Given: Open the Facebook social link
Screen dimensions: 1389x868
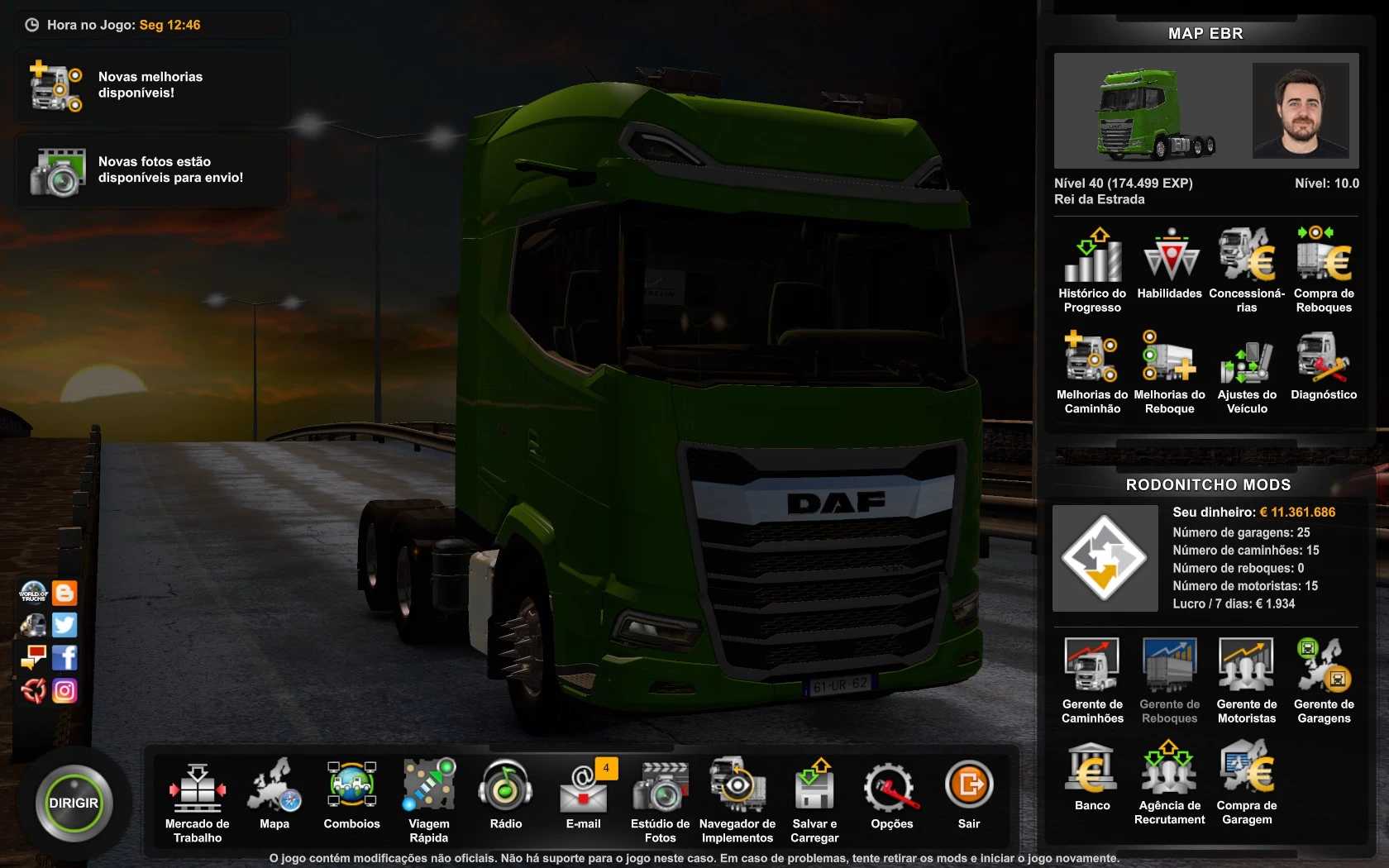Looking at the screenshot, I should tap(64, 658).
